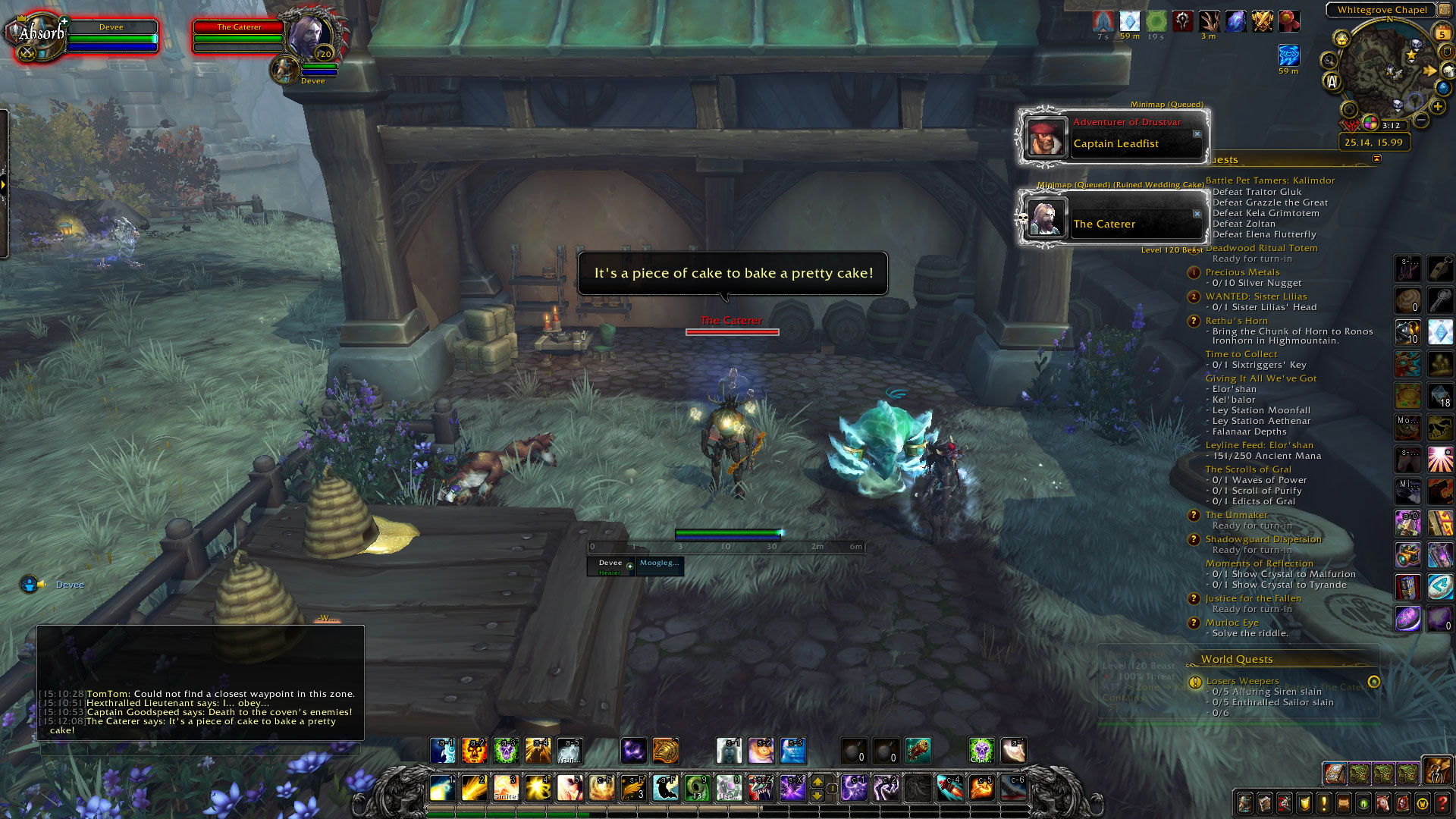Image resolution: width=1456 pixels, height=819 pixels.
Task: Click the clock showing 3:12 under the minimap
Action: tap(1392, 124)
